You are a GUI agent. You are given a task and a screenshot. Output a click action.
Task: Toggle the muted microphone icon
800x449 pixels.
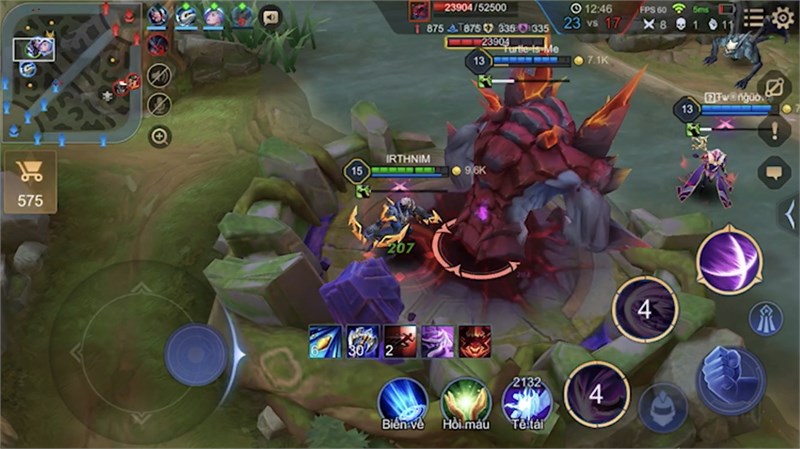pyautogui.click(x=158, y=104)
